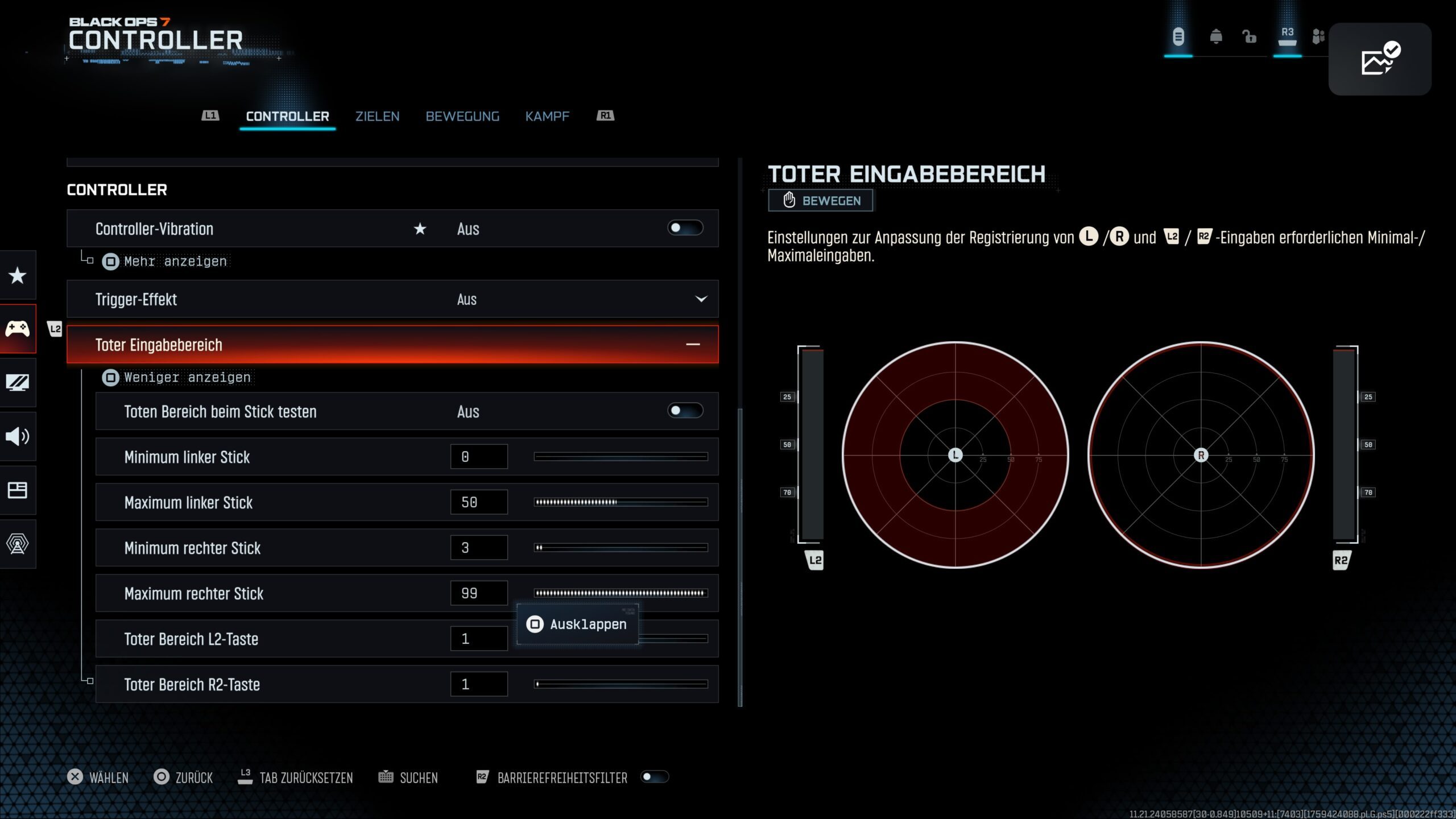Adjust the Maximum linker Stick slider
Image resolution: width=1456 pixels, height=819 pixels.
pos(621,502)
